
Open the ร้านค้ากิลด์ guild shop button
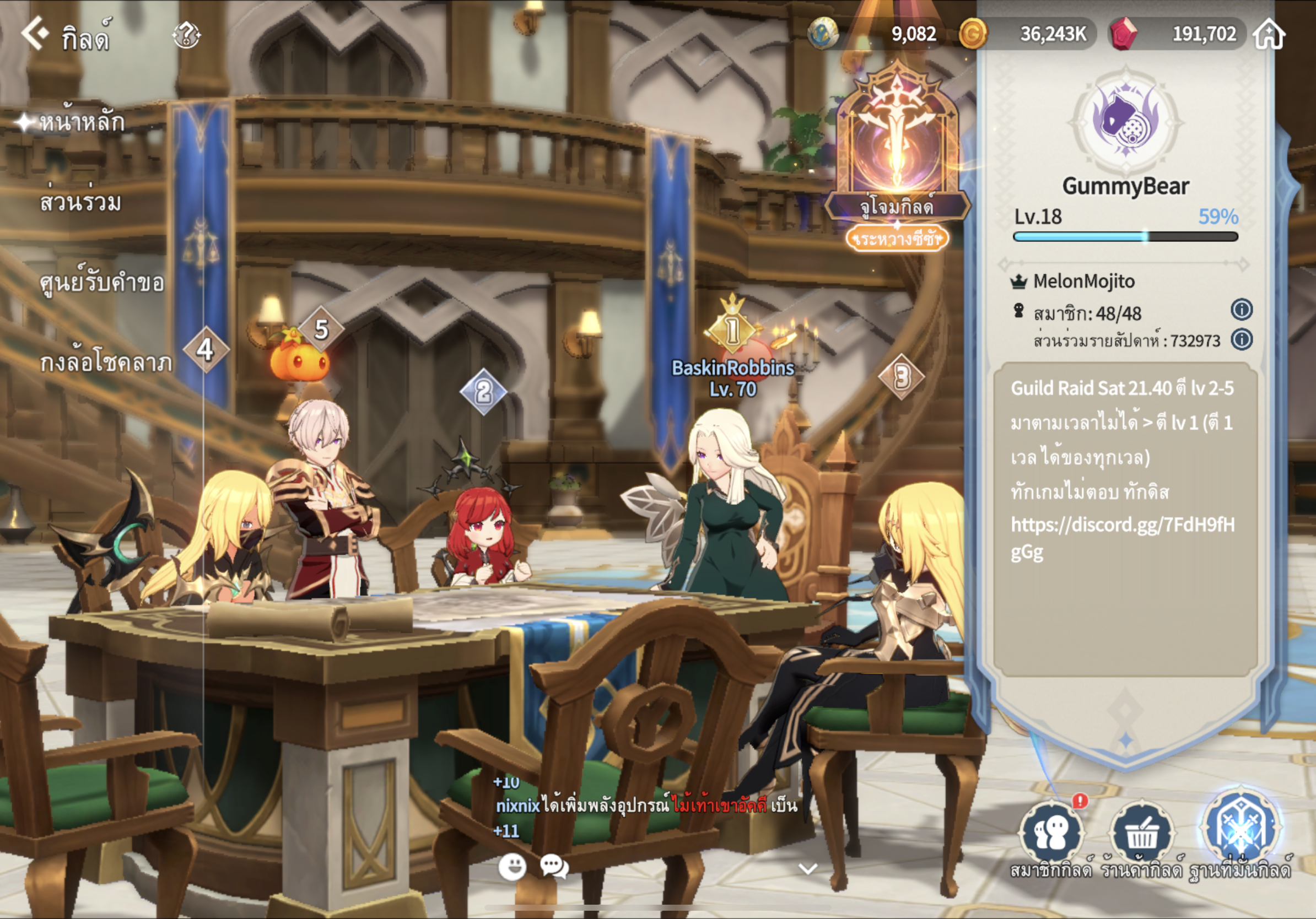pos(1141,834)
